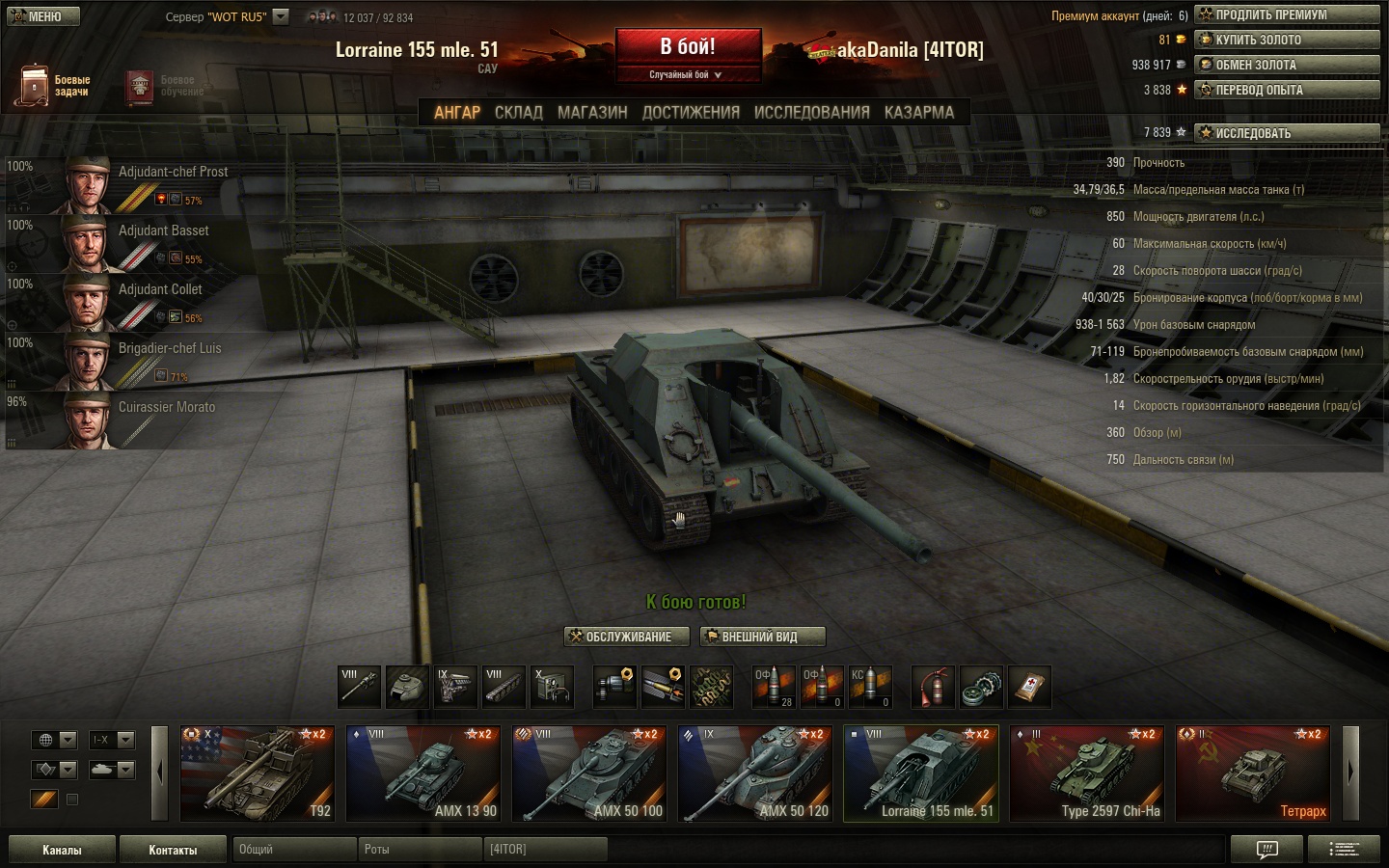Open Боевые задачи combat missions

54,86
